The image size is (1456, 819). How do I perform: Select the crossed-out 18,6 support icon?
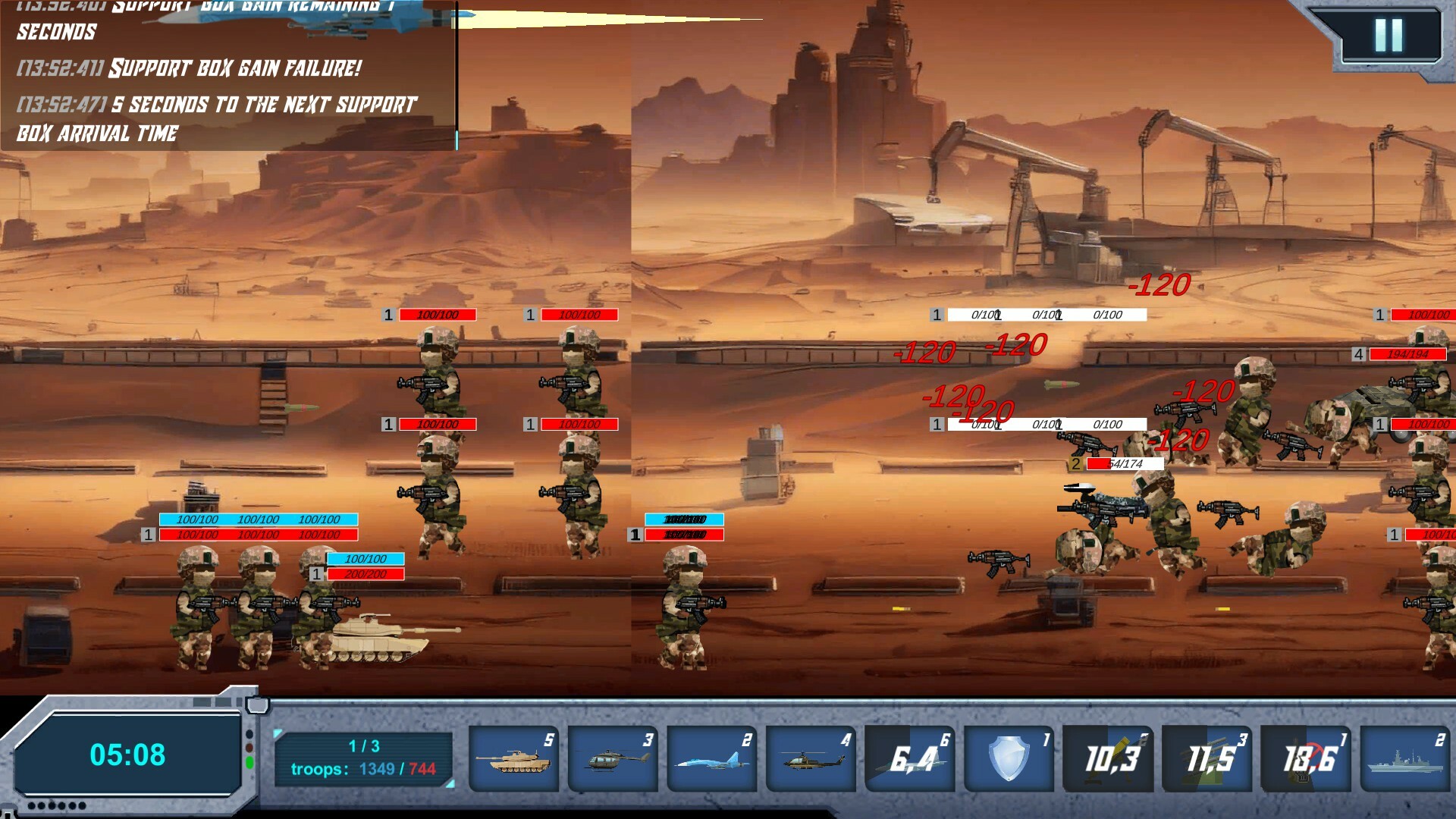click(x=1305, y=757)
